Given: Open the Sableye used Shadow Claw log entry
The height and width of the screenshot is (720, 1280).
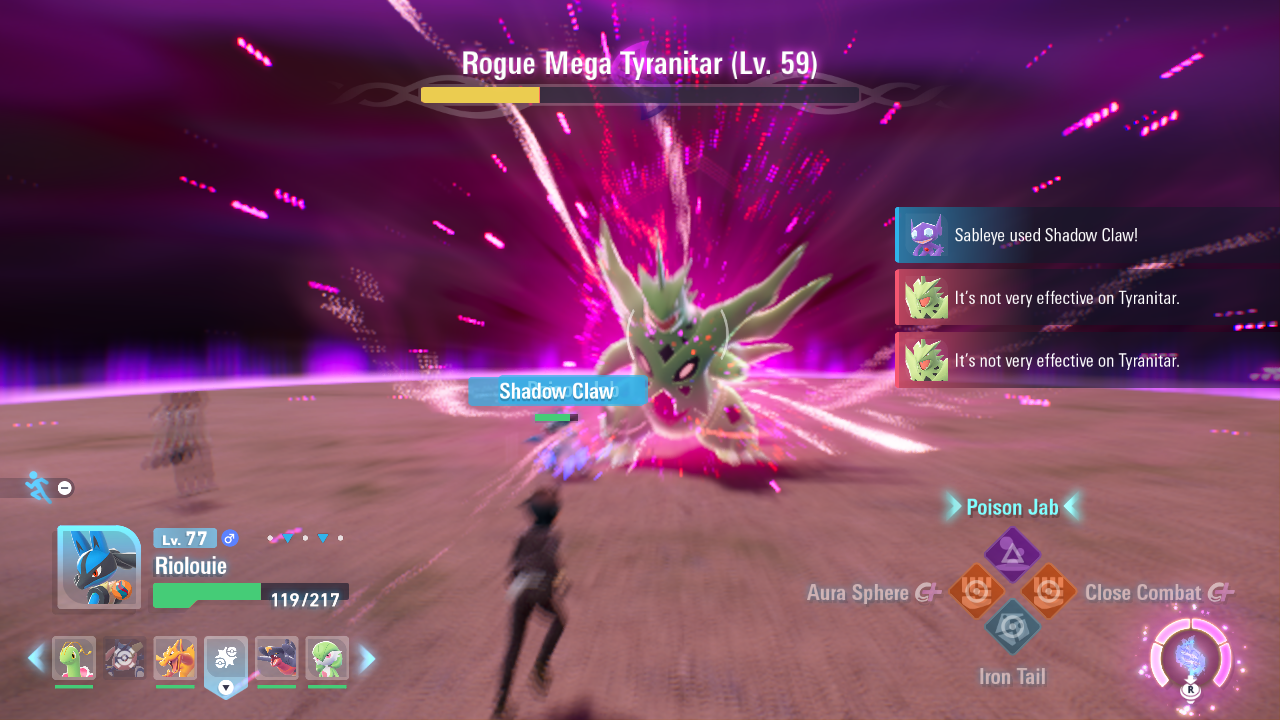Looking at the screenshot, I should tap(1085, 236).
